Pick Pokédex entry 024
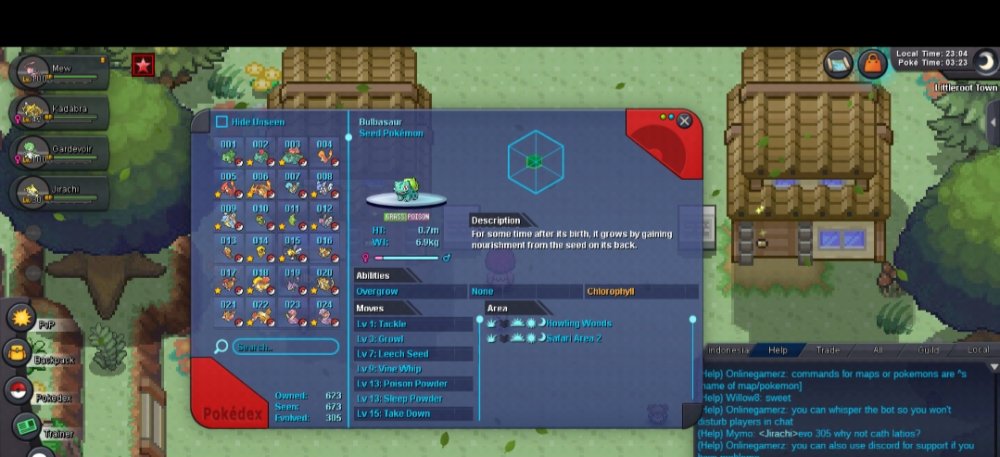The height and width of the screenshot is (457, 1000). pyautogui.click(x=324, y=312)
